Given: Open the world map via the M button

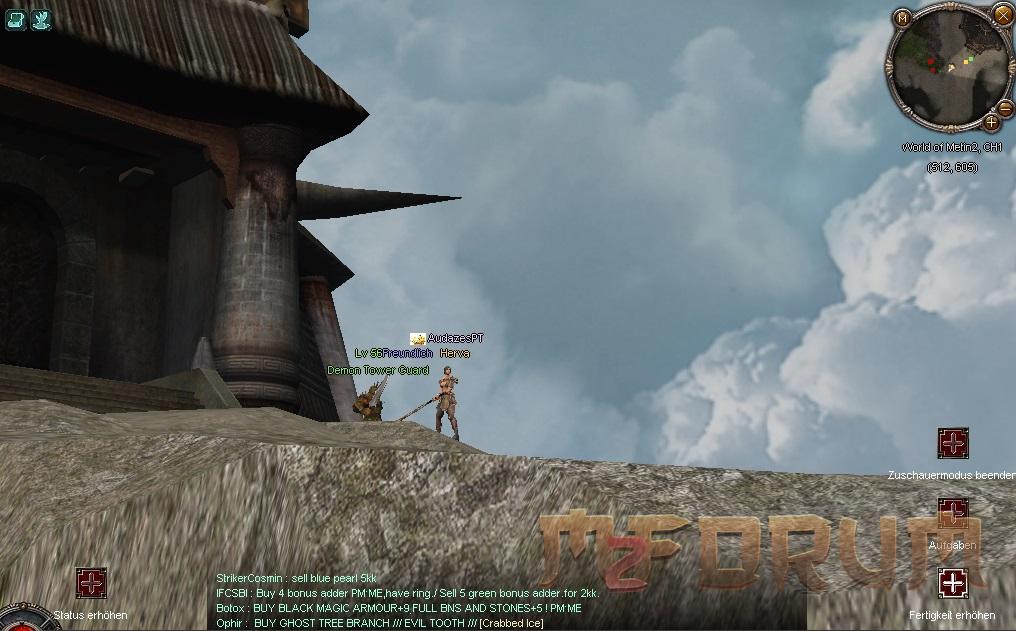Looking at the screenshot, I should point(903,18).
